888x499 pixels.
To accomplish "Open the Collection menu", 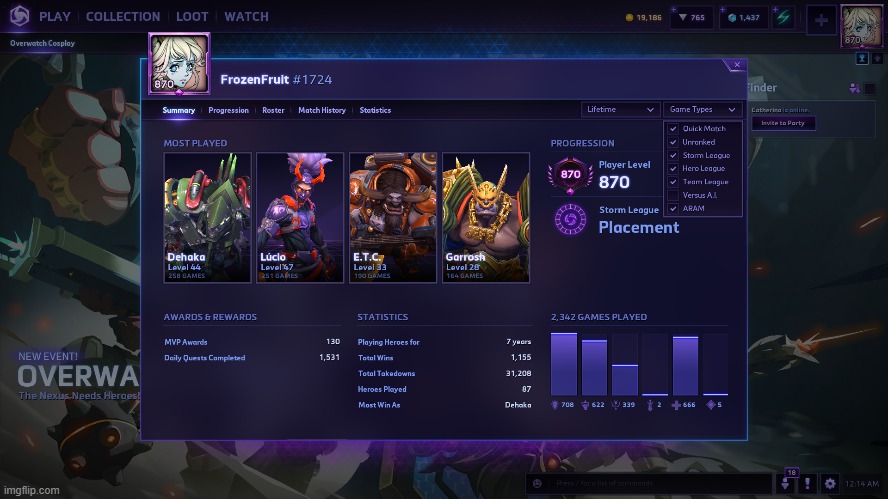I will pos(123,16).
